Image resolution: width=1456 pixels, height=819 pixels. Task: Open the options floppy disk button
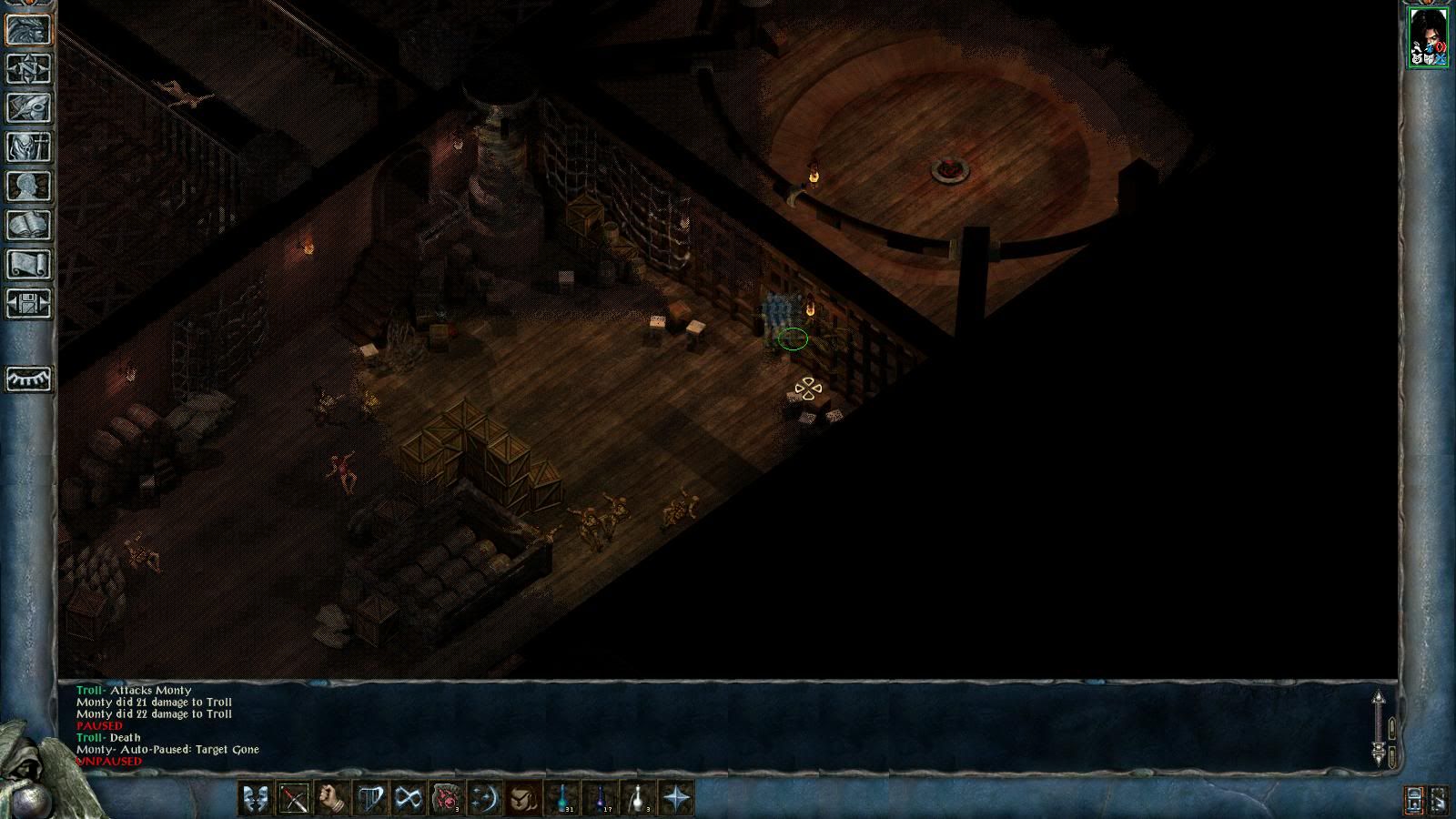point(28,303)
